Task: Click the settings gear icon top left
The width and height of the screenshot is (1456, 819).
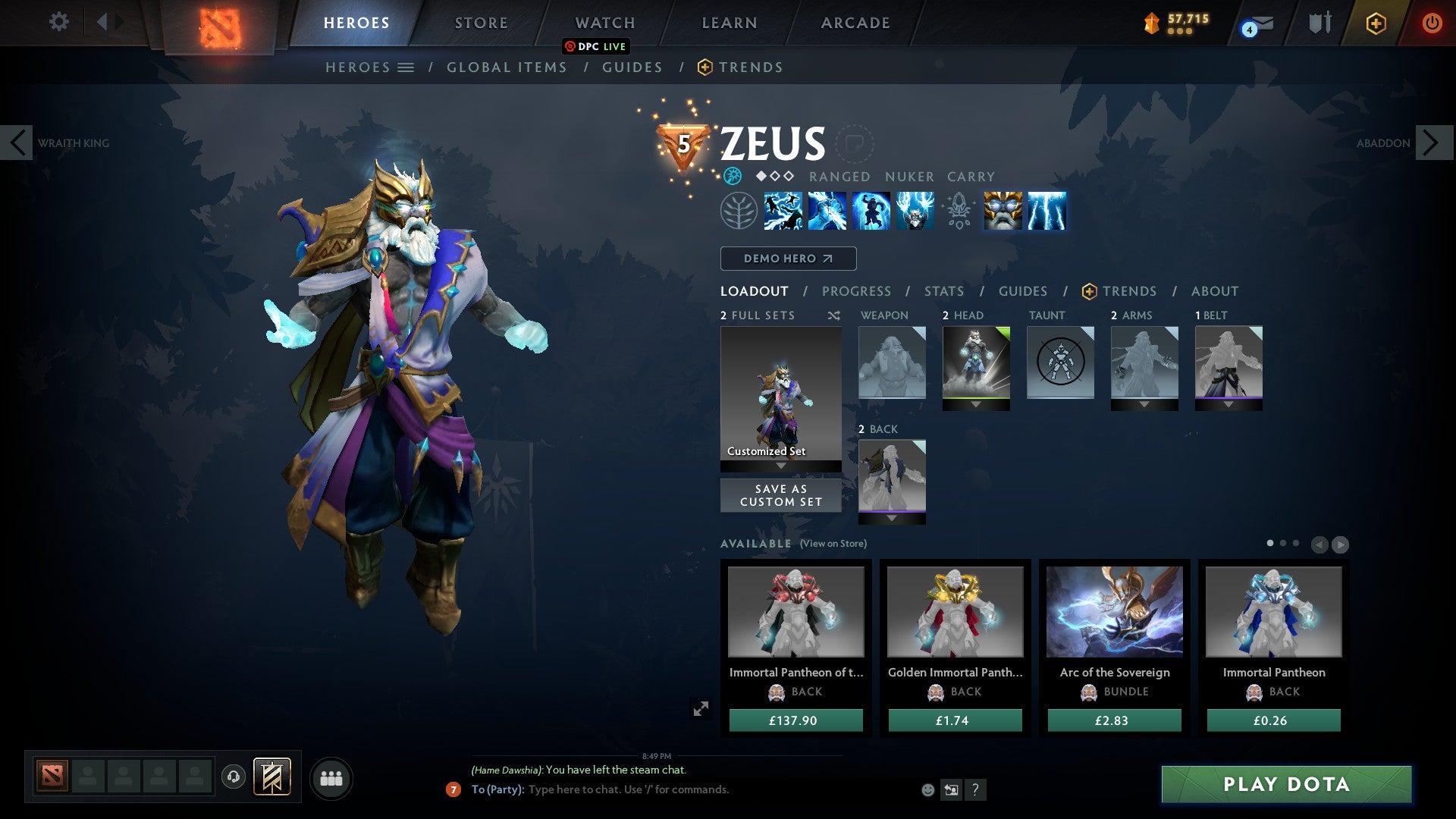Action: (59, 23)
